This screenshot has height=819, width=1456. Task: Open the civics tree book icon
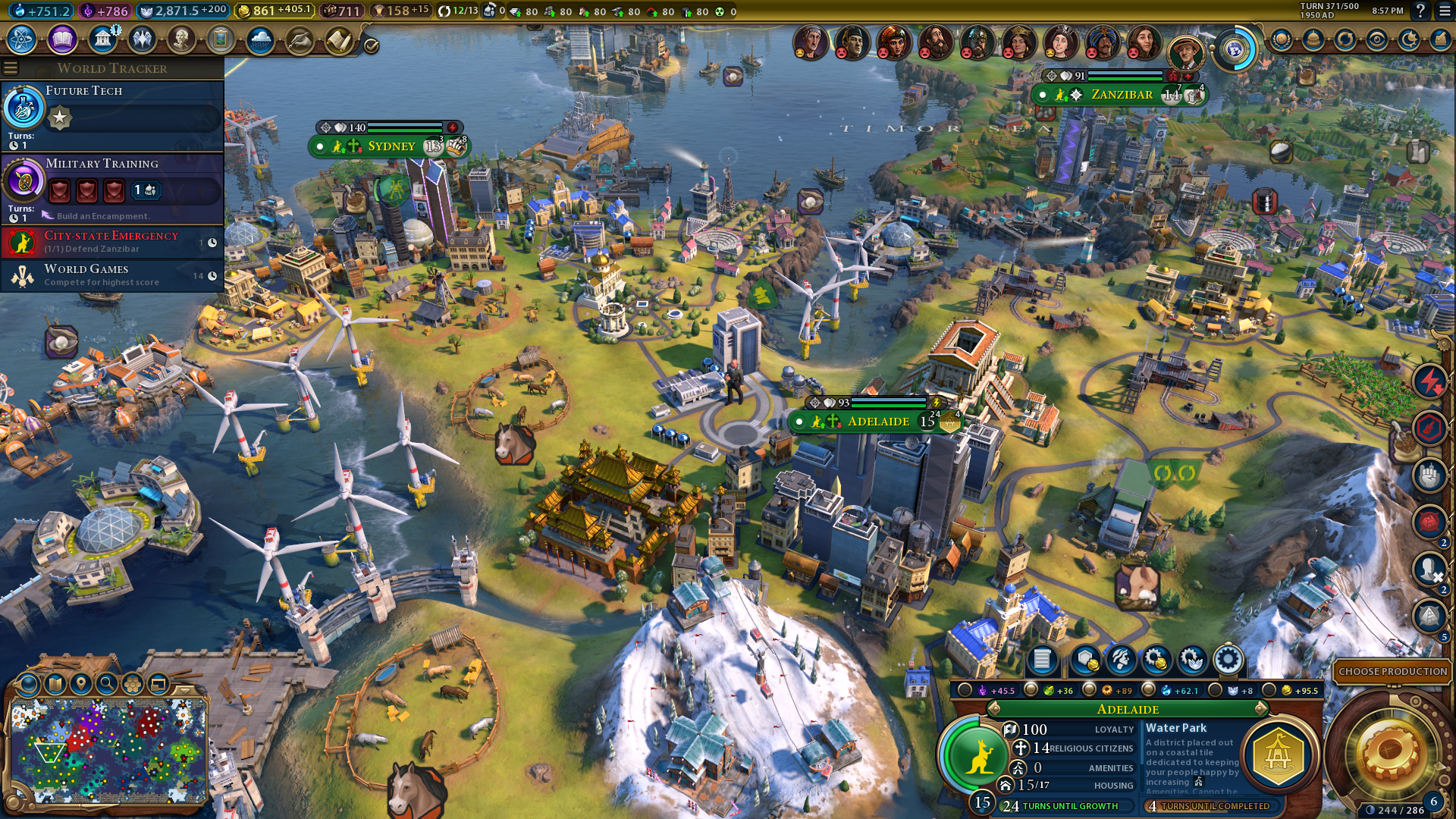tap(62, 39)
